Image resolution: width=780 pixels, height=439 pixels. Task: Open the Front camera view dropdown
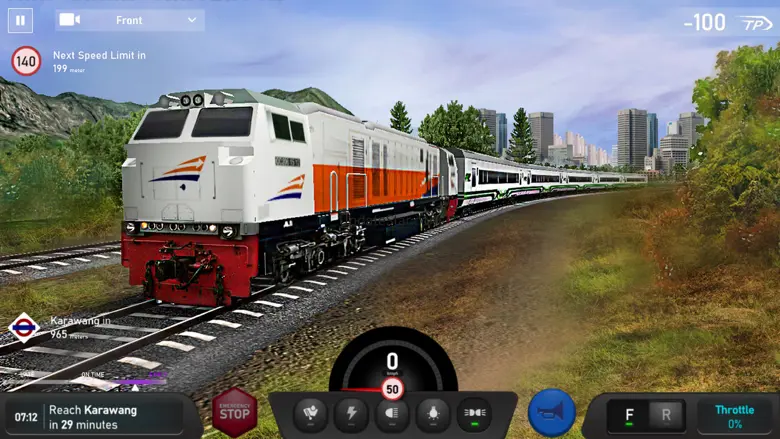130,20
